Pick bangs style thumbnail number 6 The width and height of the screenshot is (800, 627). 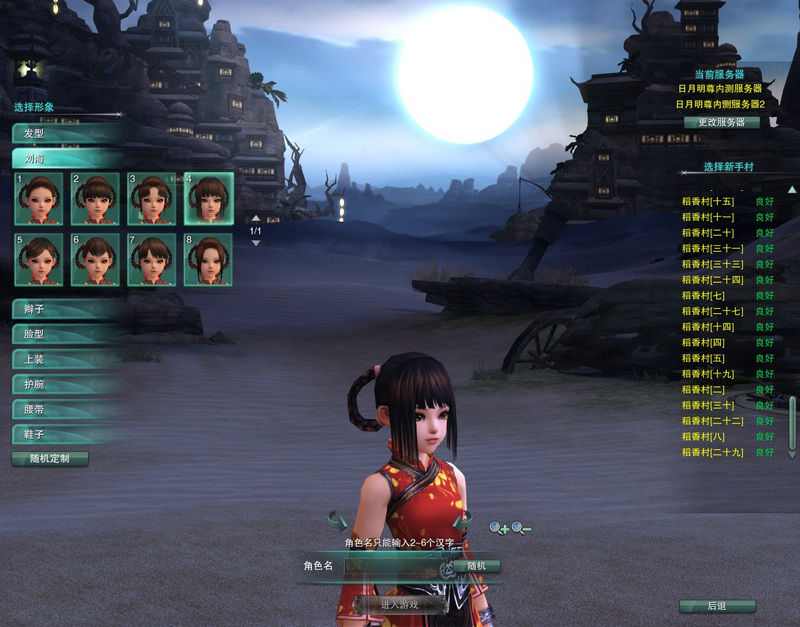[95, 259]
